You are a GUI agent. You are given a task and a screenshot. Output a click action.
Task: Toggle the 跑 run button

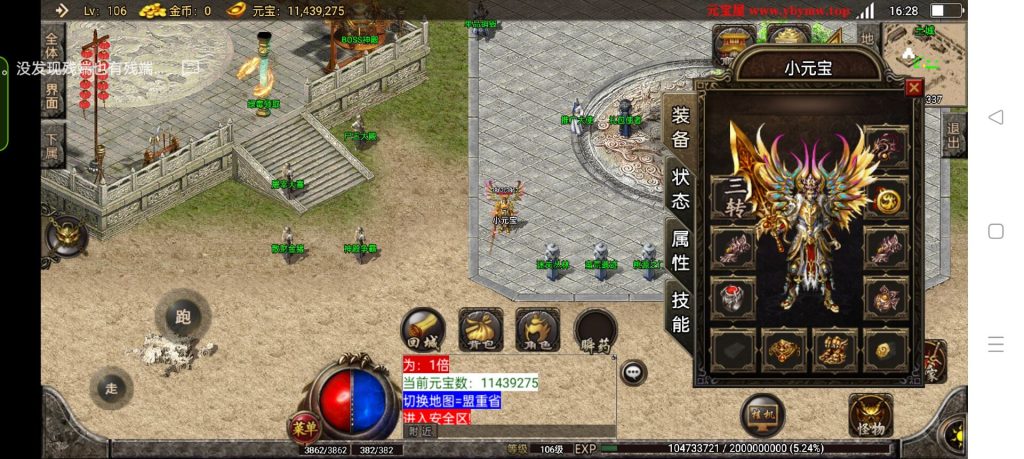(182, 318)
